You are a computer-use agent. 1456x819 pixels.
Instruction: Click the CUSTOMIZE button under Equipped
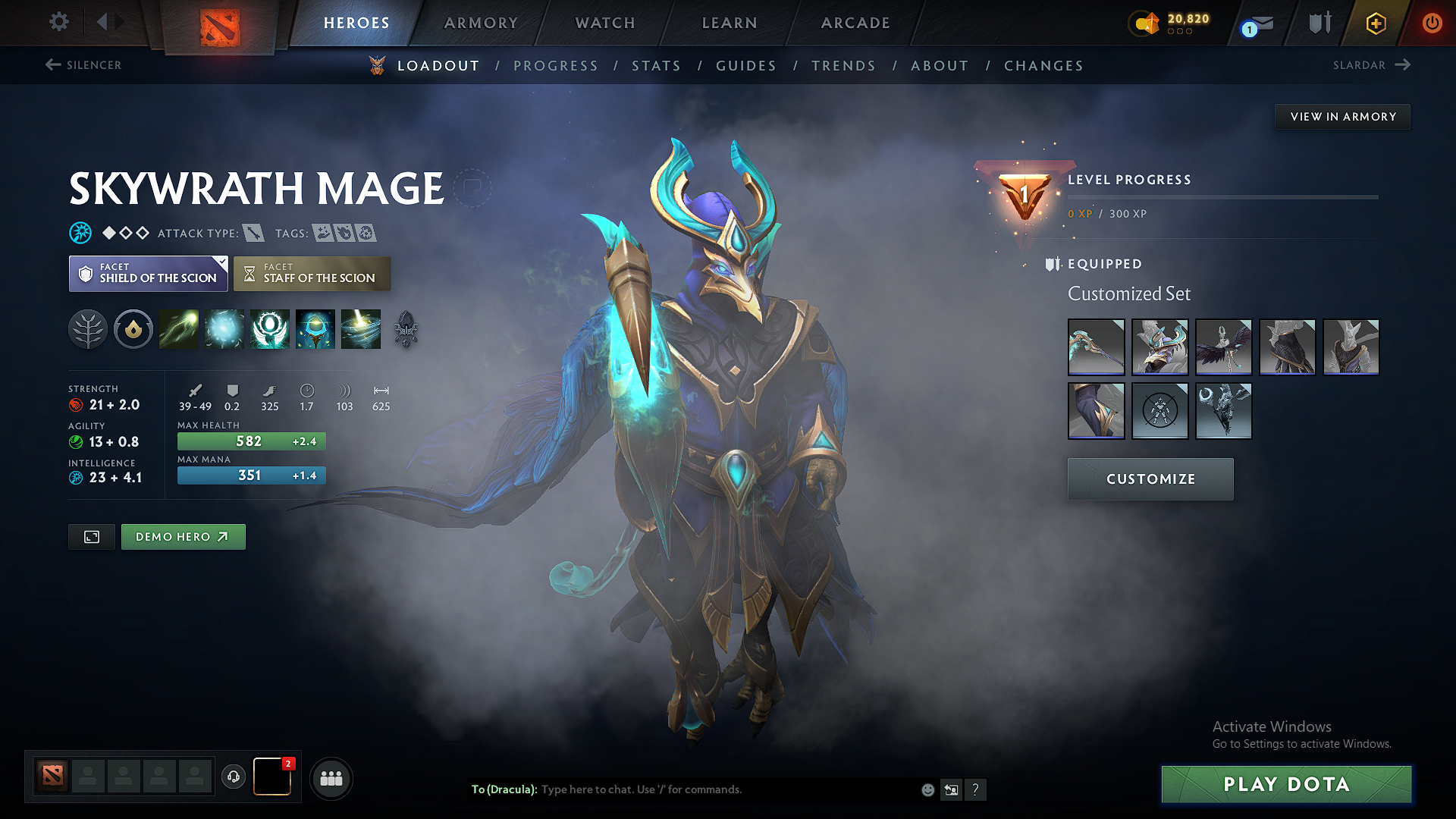(1150, 479)
